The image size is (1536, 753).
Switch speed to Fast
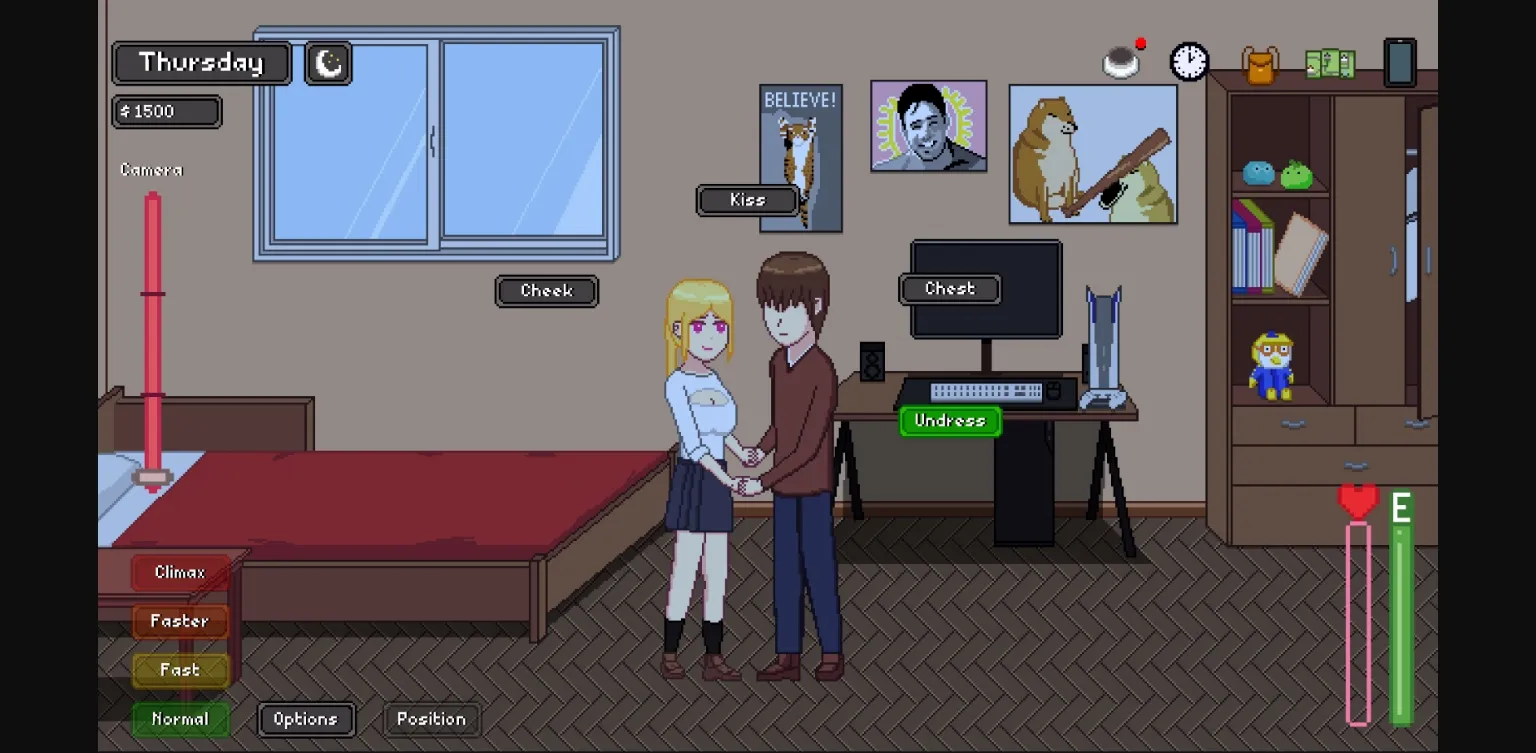180,670
